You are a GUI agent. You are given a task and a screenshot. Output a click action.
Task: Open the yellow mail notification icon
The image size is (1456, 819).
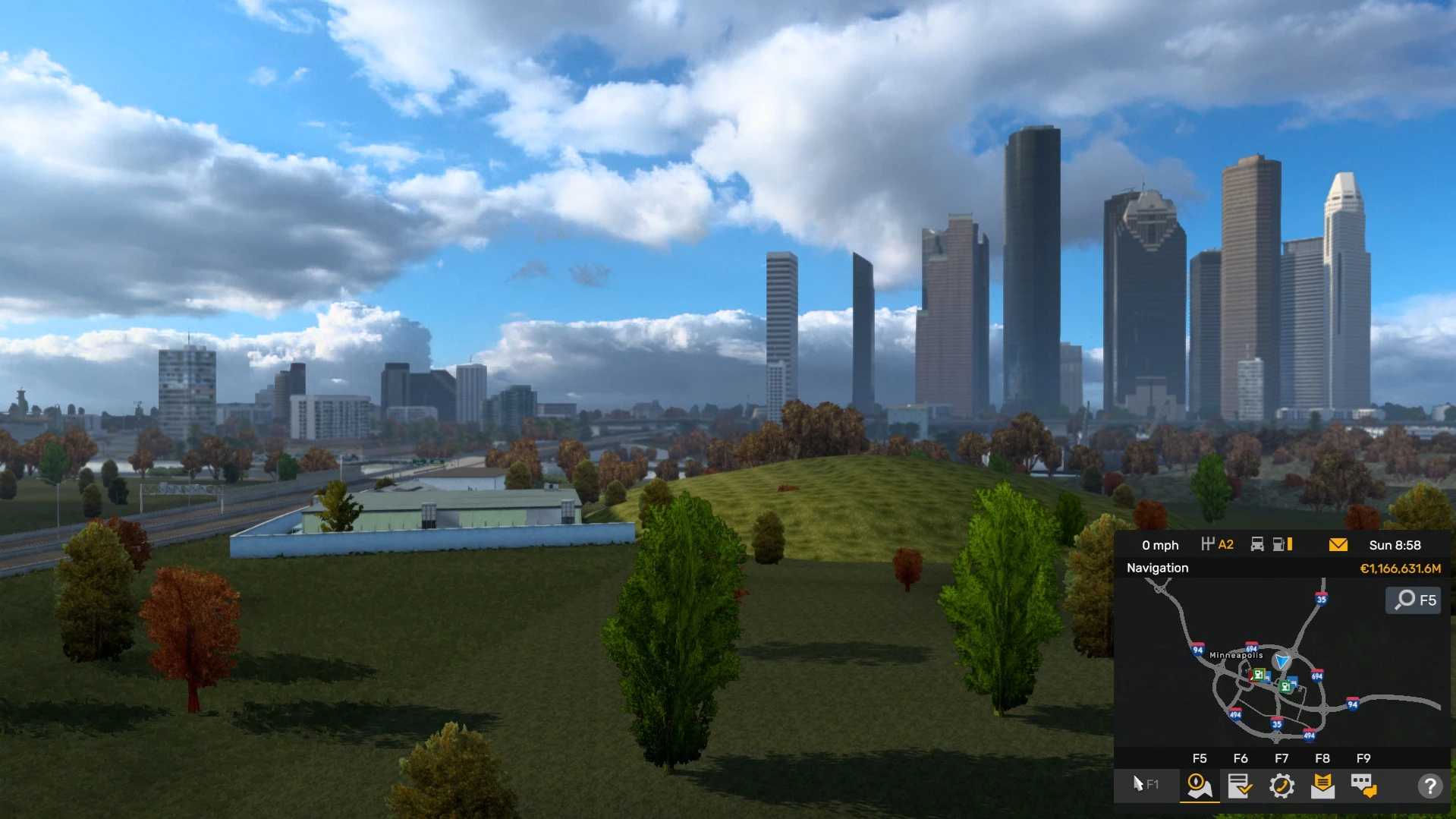click(1338, 545)
